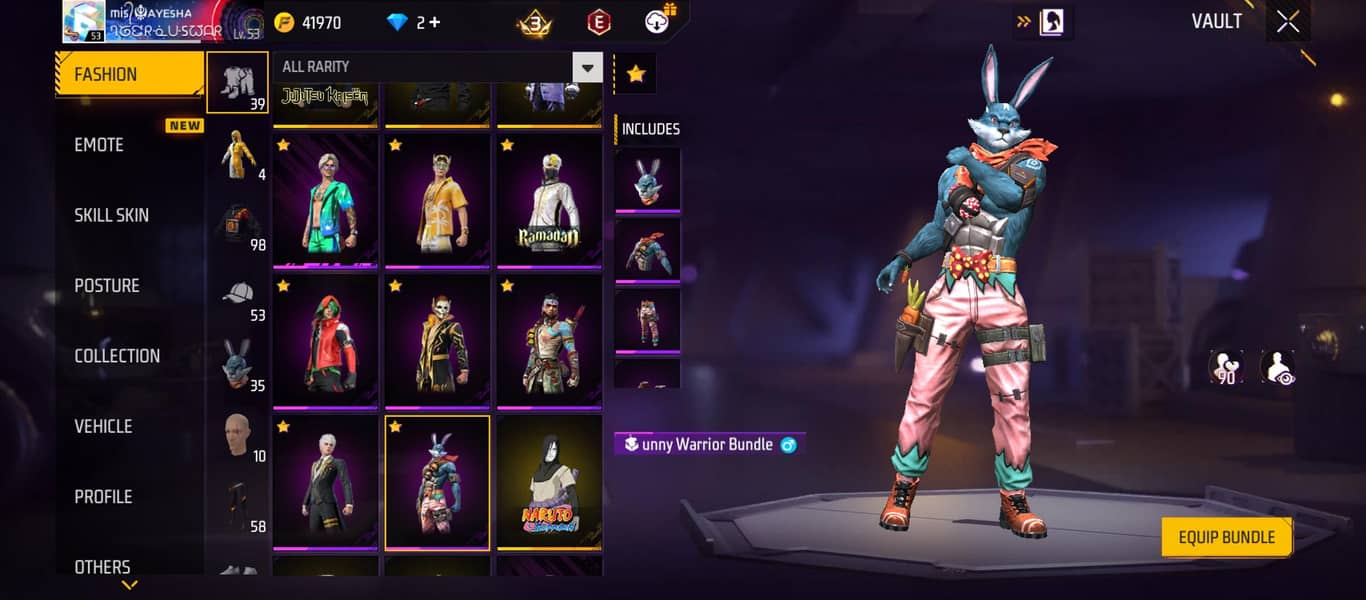Select the Posture category
The width and height of the screenshot is (1366, 600).
tap(107, 286)
